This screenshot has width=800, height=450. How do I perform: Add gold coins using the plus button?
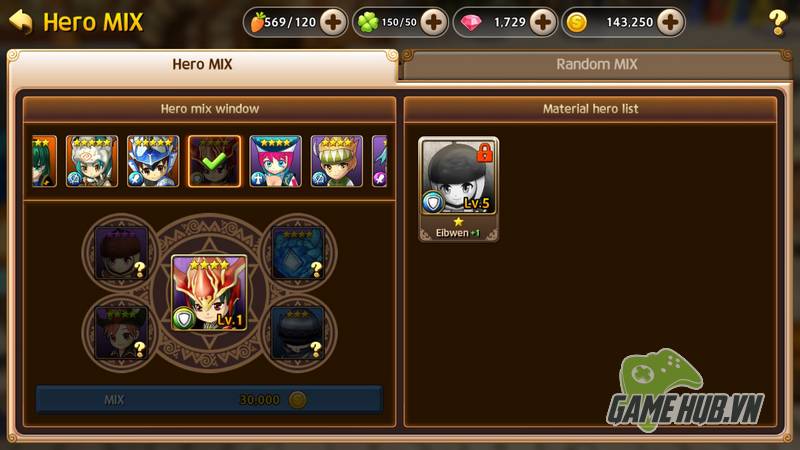670,21
